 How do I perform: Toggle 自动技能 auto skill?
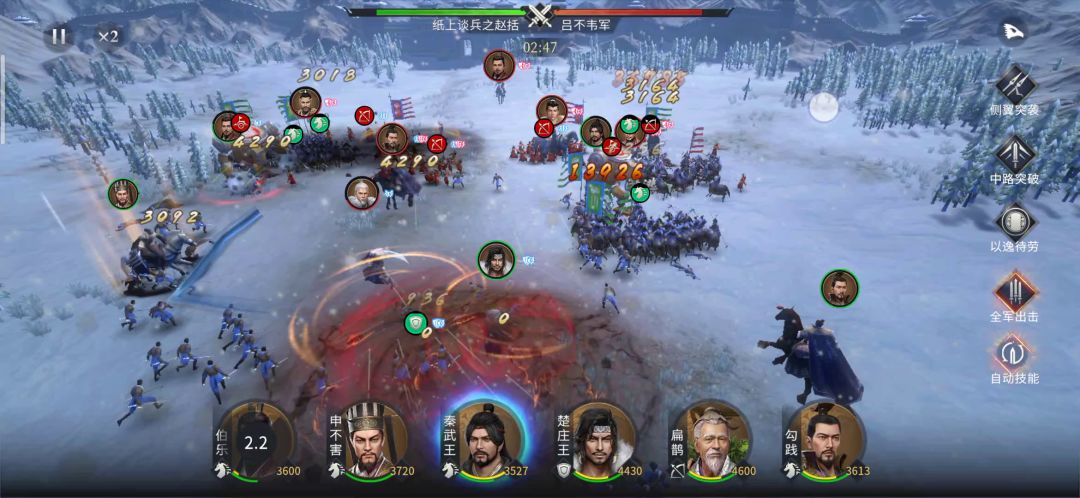1014,352
